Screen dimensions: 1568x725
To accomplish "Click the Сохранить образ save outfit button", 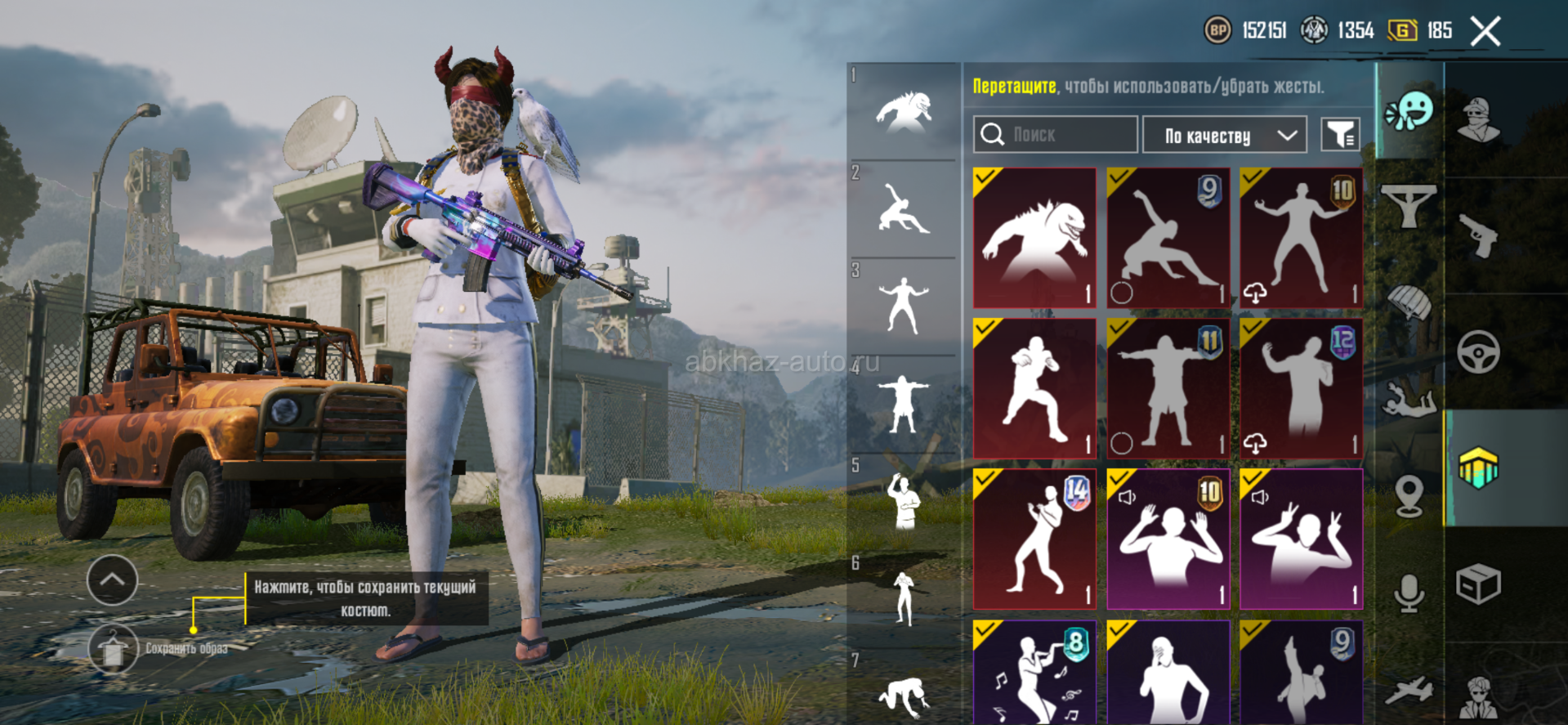I will click(114, 649).
